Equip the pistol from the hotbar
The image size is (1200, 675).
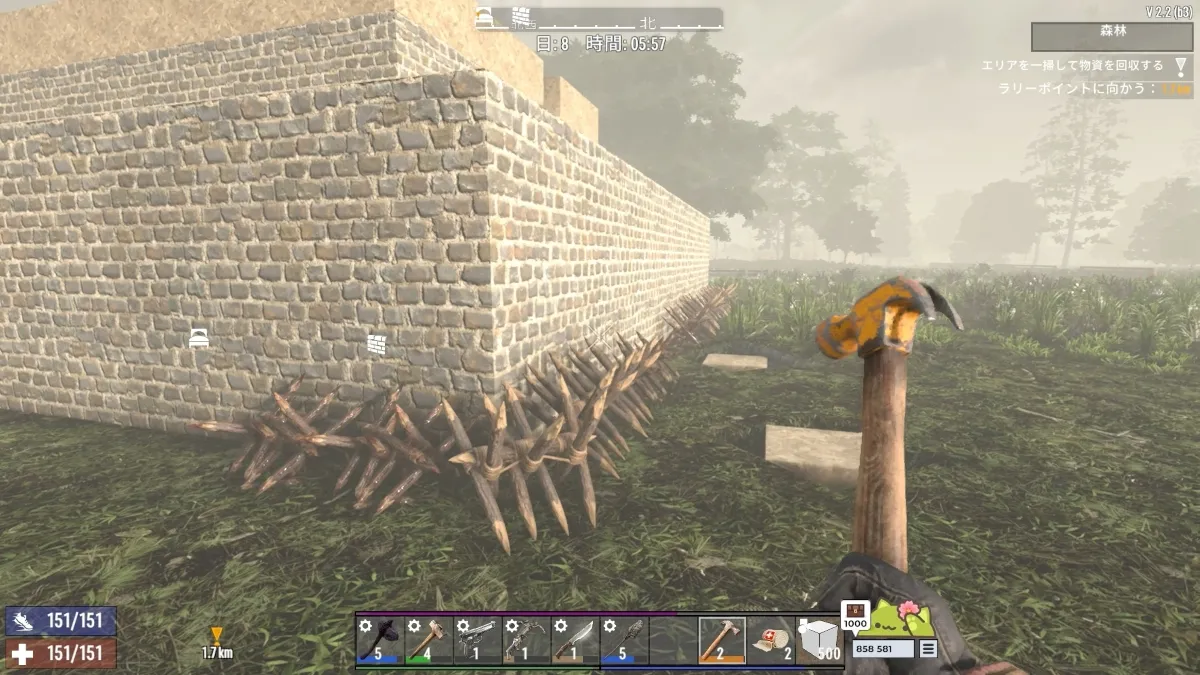coord(477,640)
